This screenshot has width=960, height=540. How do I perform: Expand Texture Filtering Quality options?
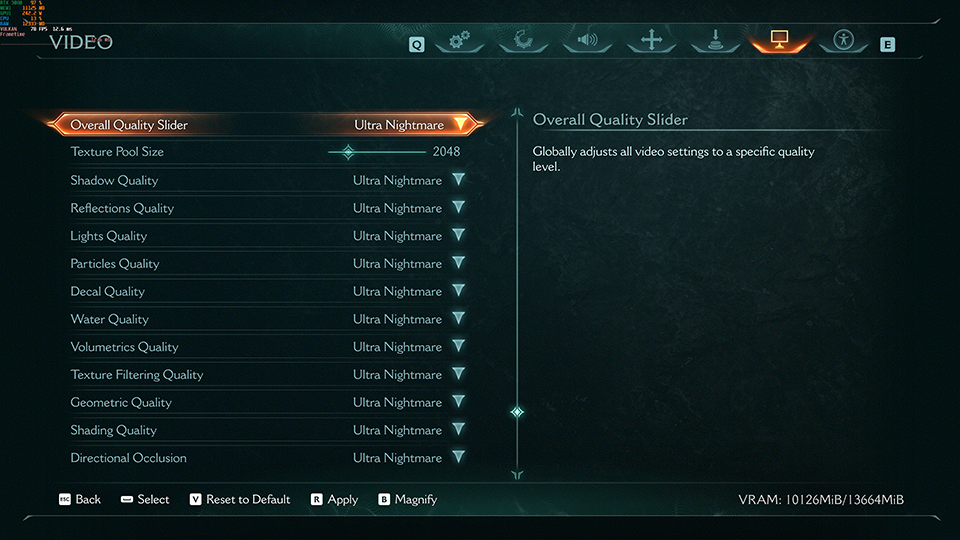pos(458,375)
